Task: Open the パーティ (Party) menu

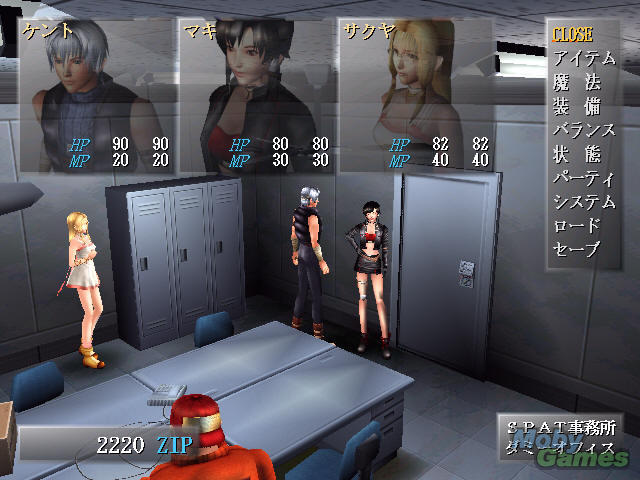Action: pos(583,178)
